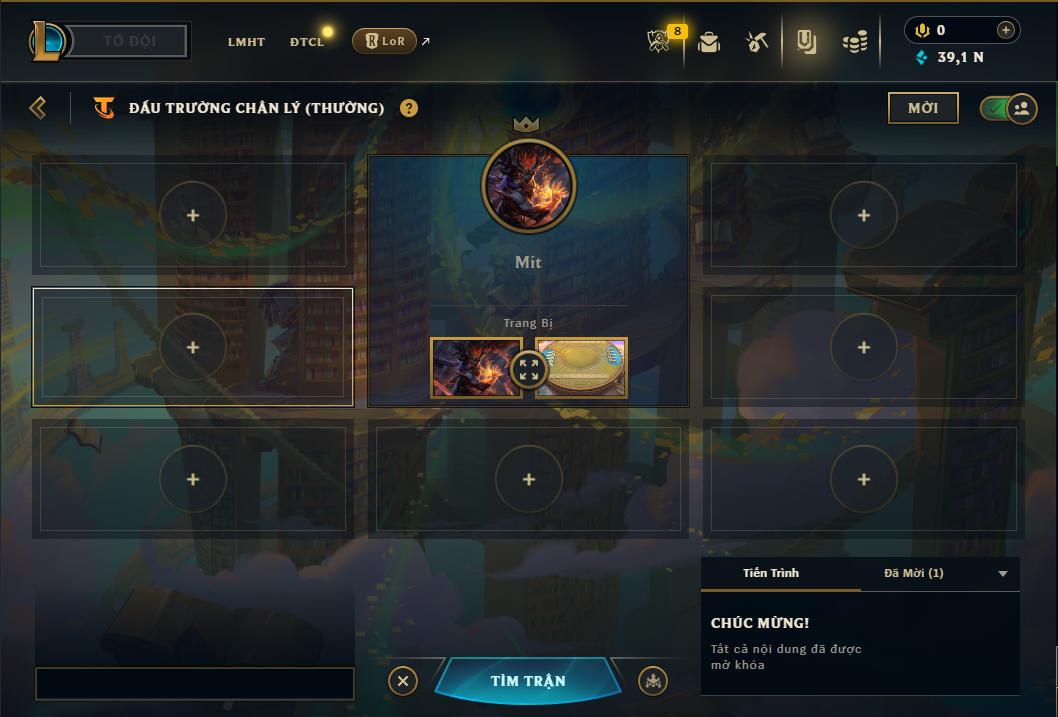Go back with the arrow button
1058x717 pixels.
point(38,108)
